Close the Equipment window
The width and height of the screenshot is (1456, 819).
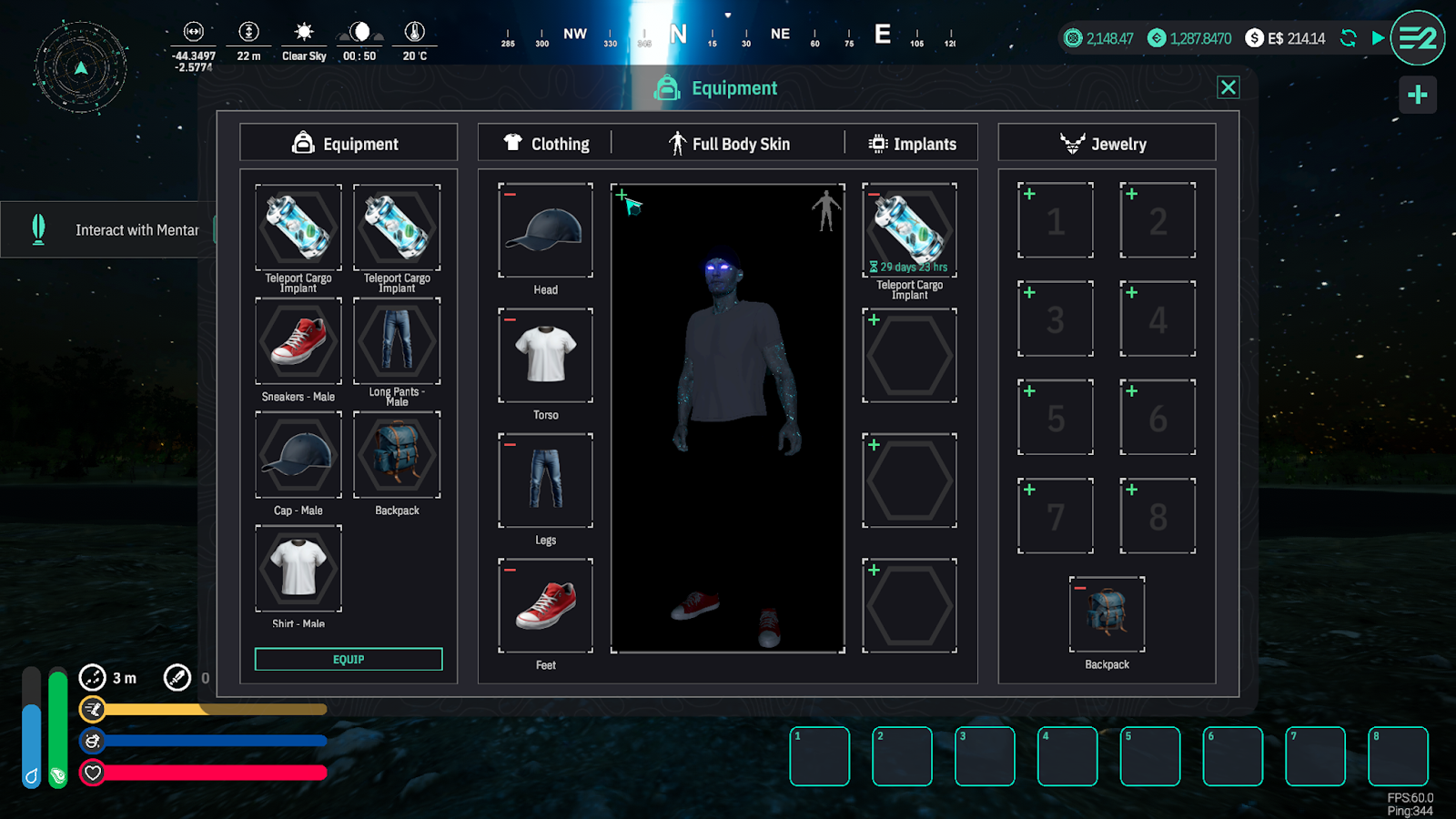point(1228,87)
